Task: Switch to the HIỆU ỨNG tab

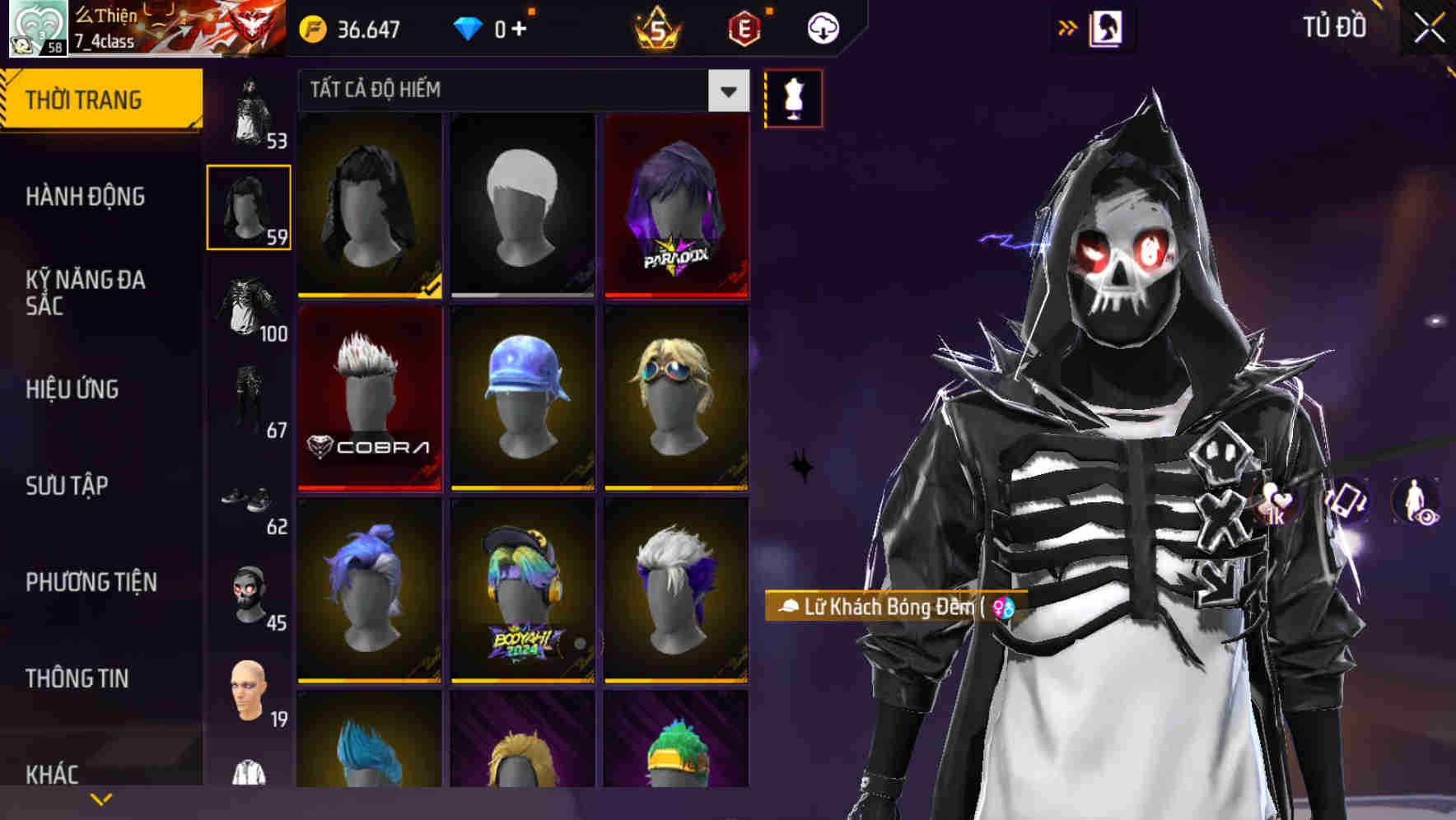Action: pos(72,389)
